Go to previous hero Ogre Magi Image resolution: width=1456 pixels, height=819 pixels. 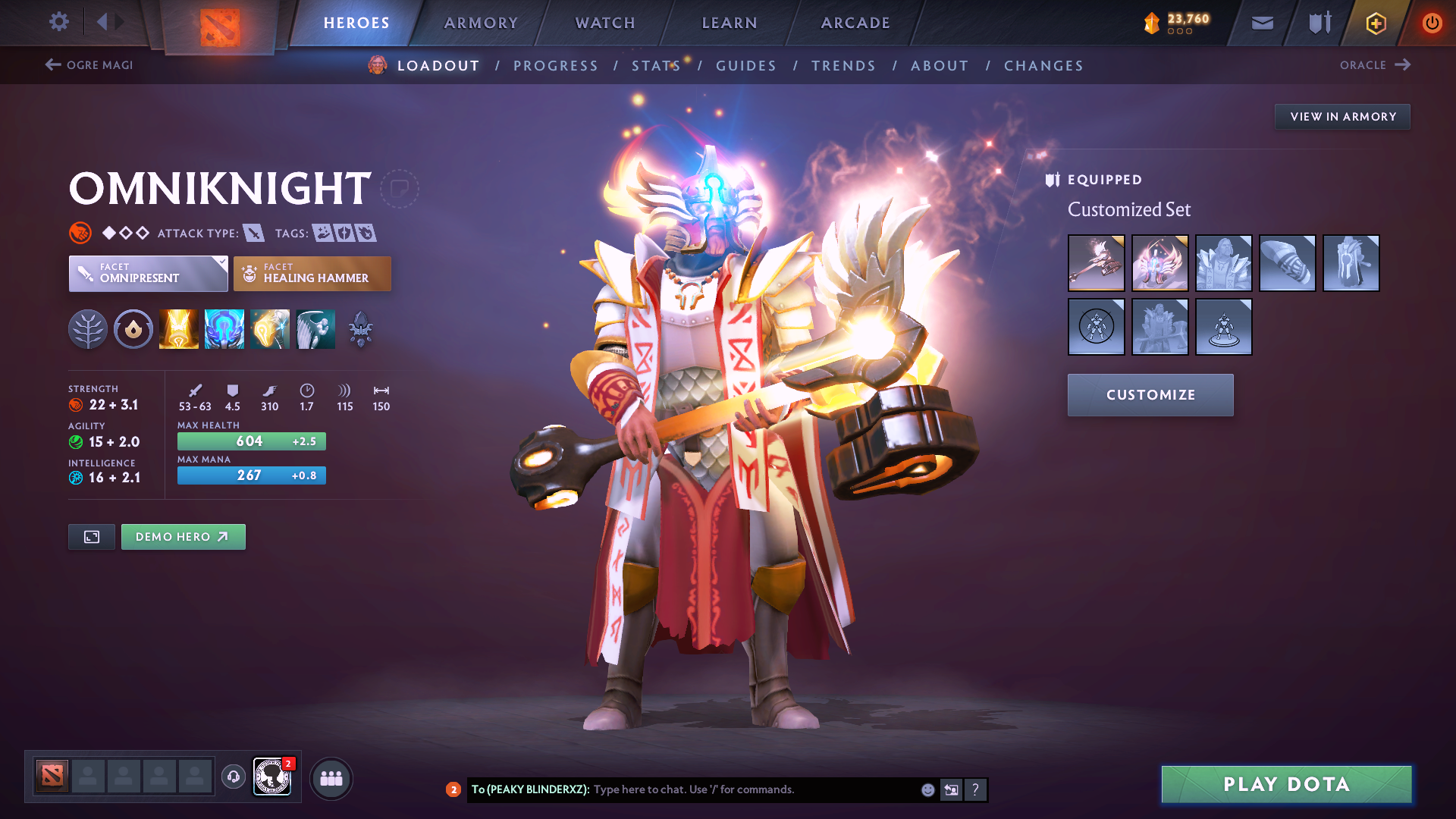pos(89,65)
